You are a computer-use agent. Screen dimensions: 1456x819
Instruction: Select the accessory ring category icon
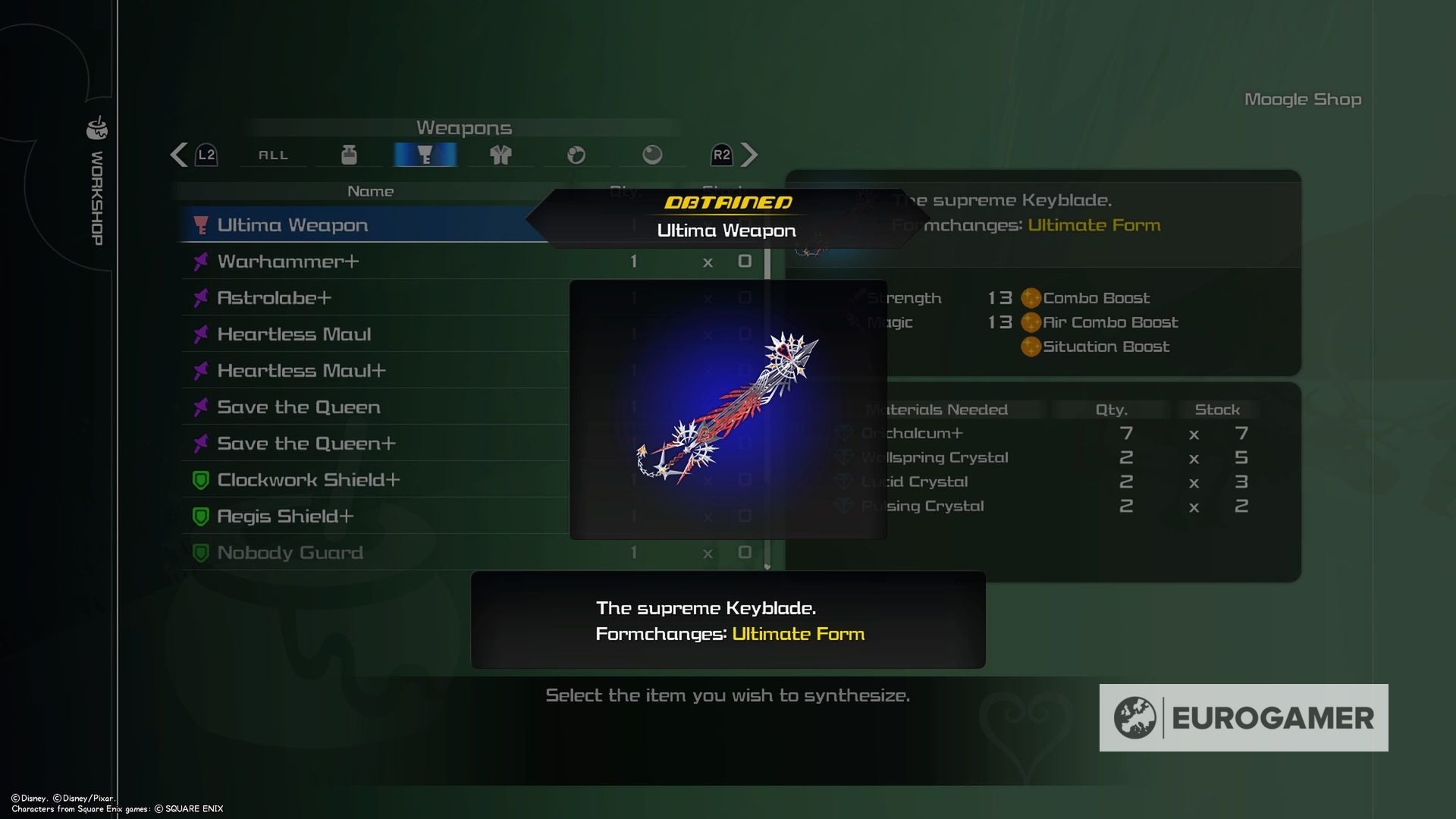[576, 155]
